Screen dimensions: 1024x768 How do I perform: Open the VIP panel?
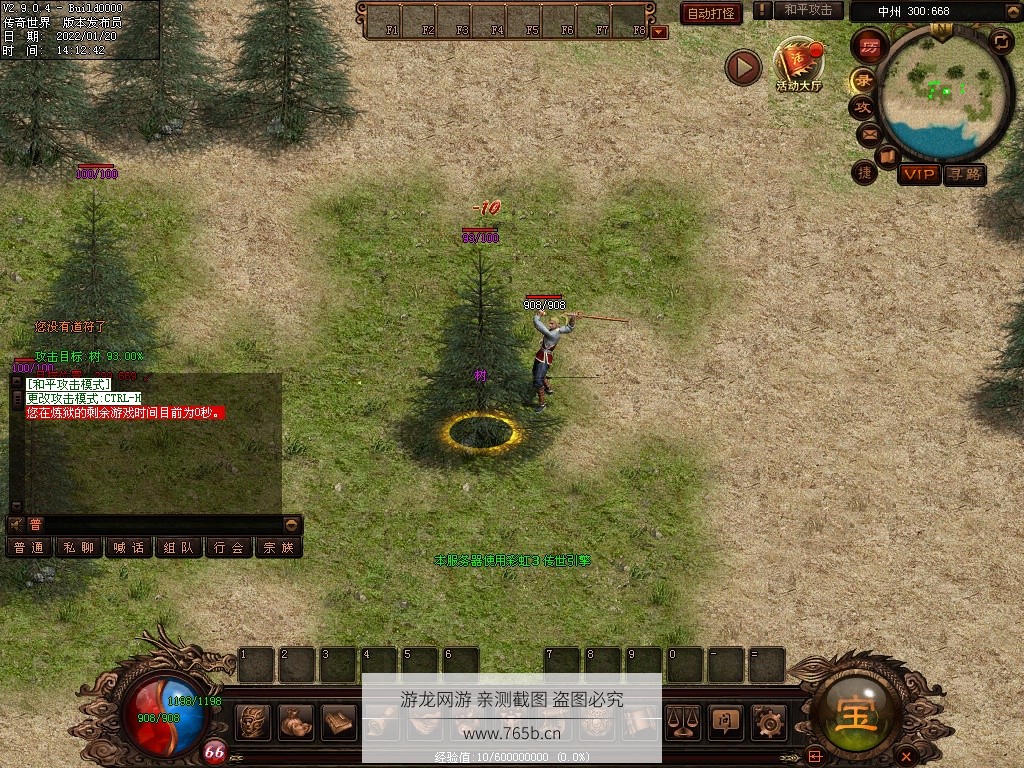coord(918,175)
